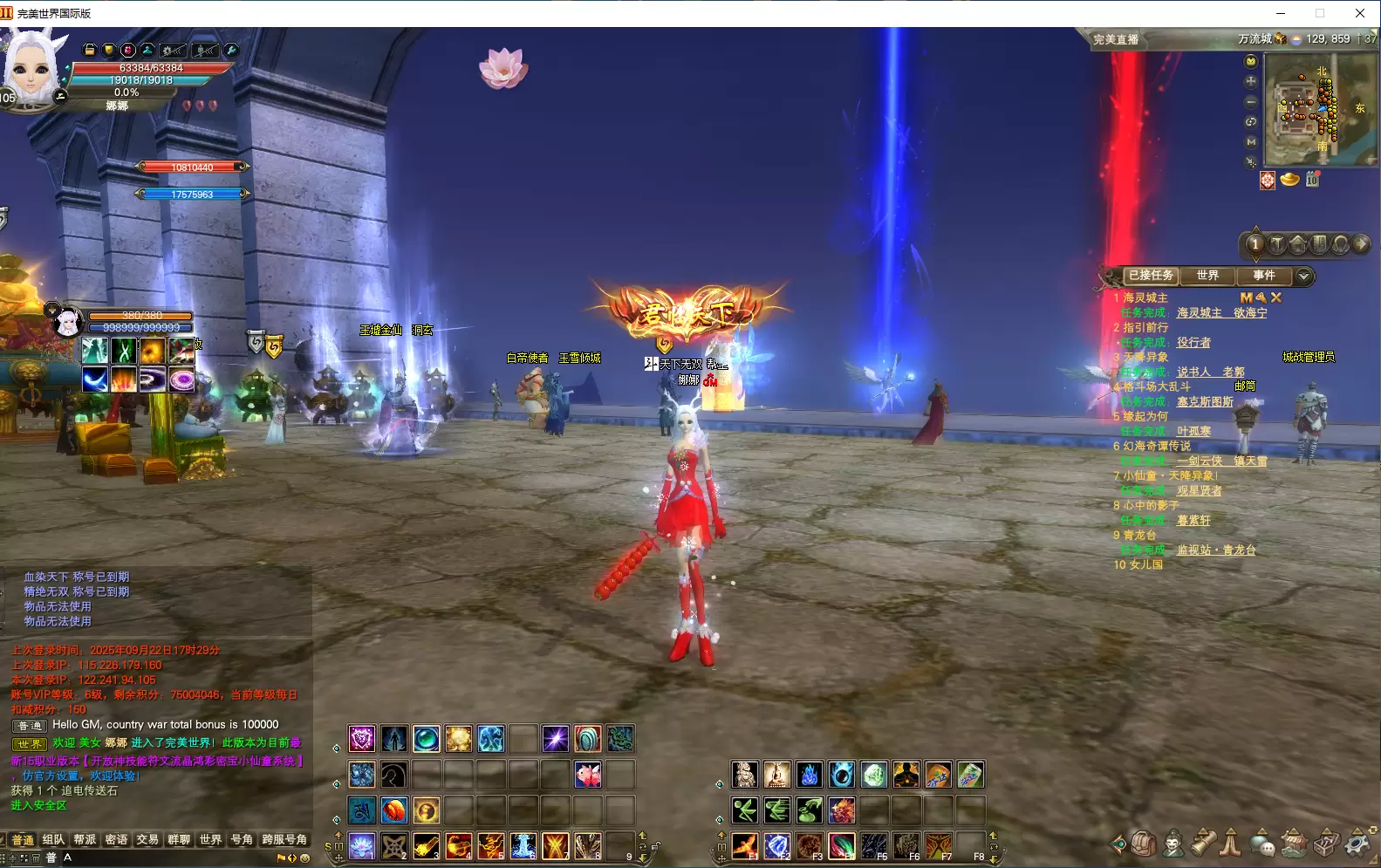Switch to the 世界 quest tracker tab
1381x868 pixels.
point(1207,276)
